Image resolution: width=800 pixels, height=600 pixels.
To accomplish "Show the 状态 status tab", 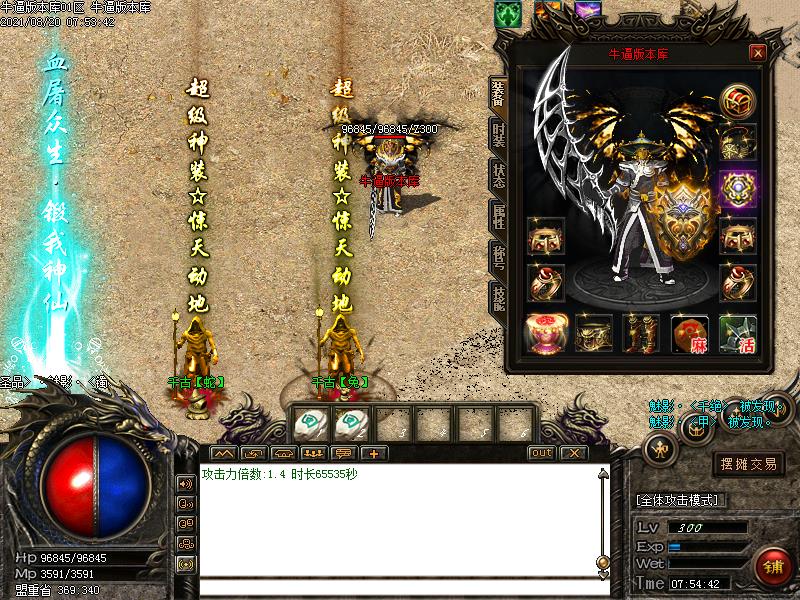I will click(x=498, y=176).
